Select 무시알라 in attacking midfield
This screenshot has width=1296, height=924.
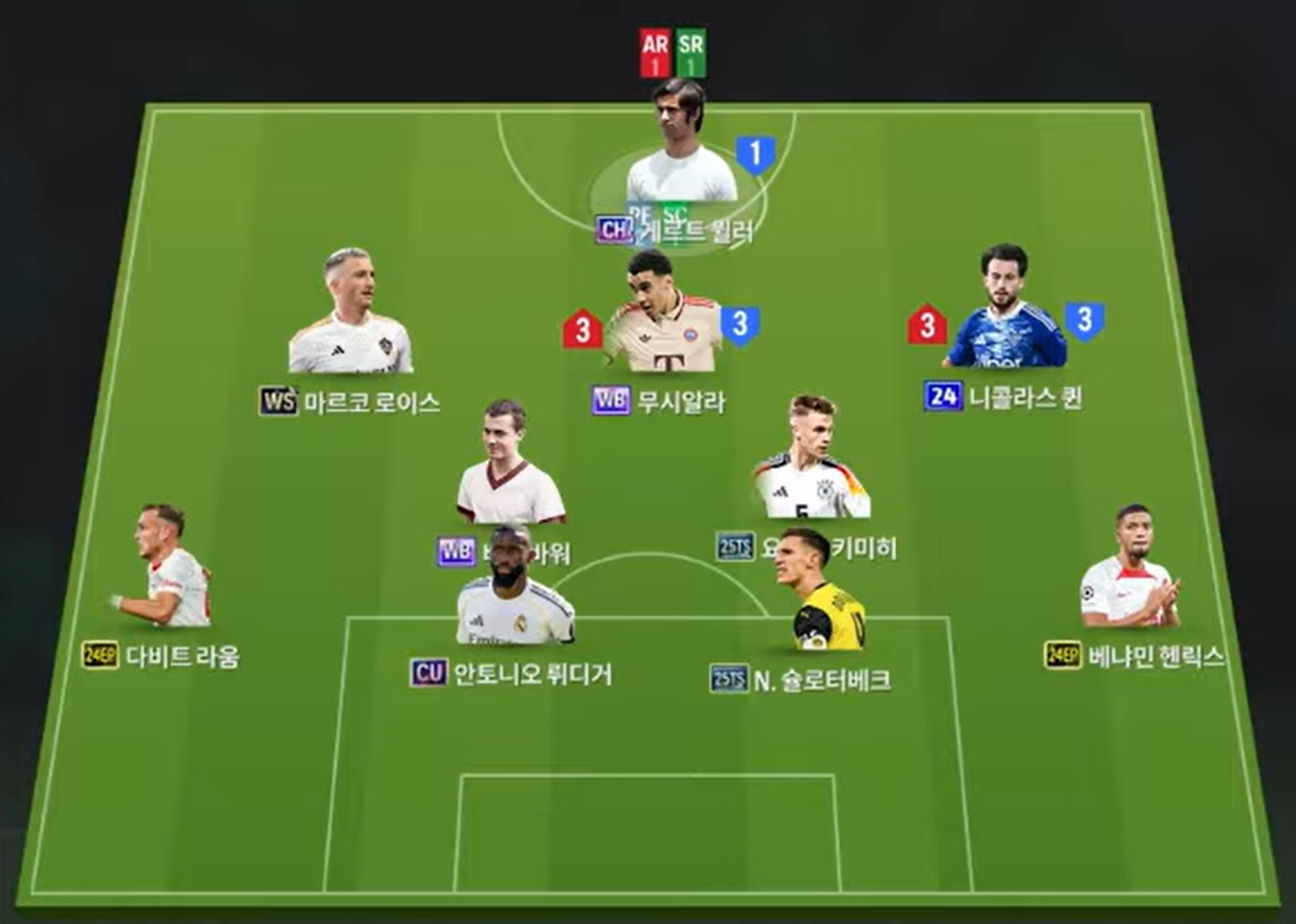pyautogui.click(x=662, y=319)
